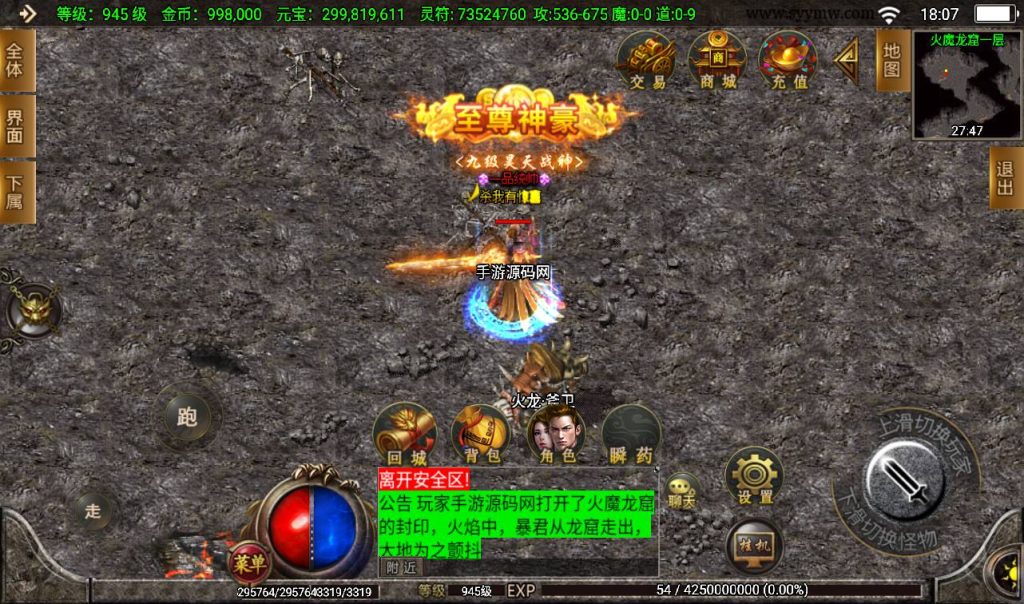
Task: Open the 背包 bag
Action: coord(480,434)
